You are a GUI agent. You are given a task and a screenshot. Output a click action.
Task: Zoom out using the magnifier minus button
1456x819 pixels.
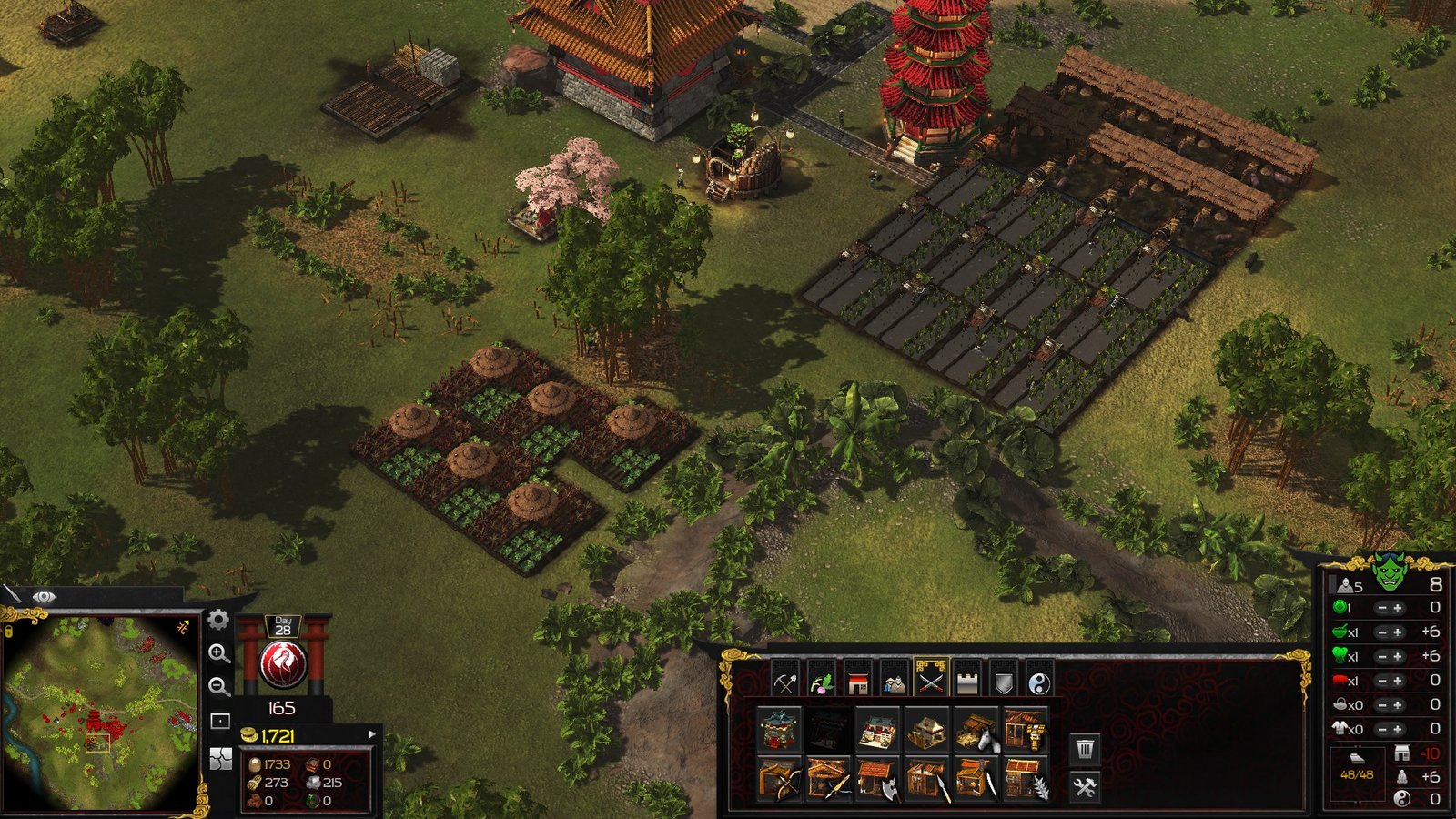coord(218,687)
